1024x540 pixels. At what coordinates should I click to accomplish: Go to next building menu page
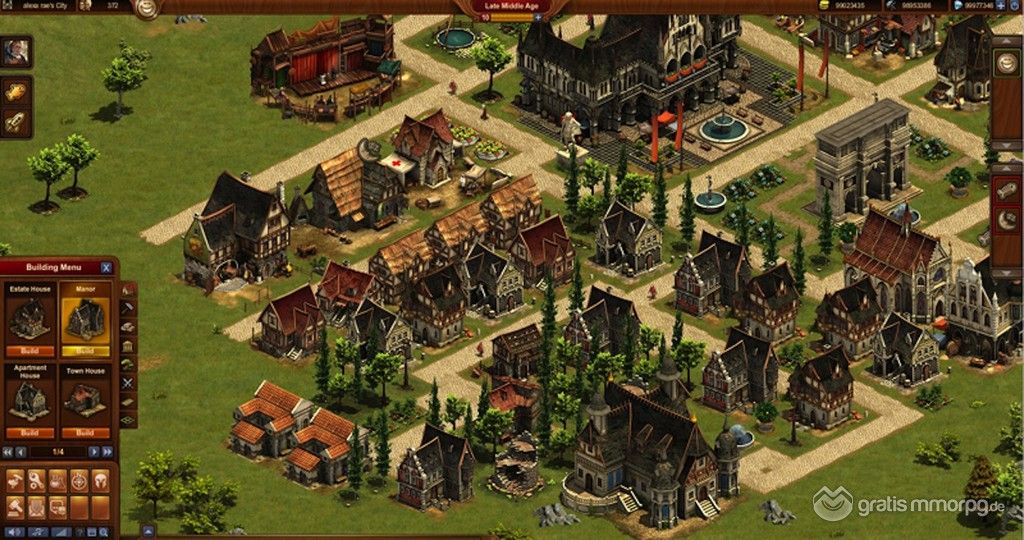click(95, 452)
